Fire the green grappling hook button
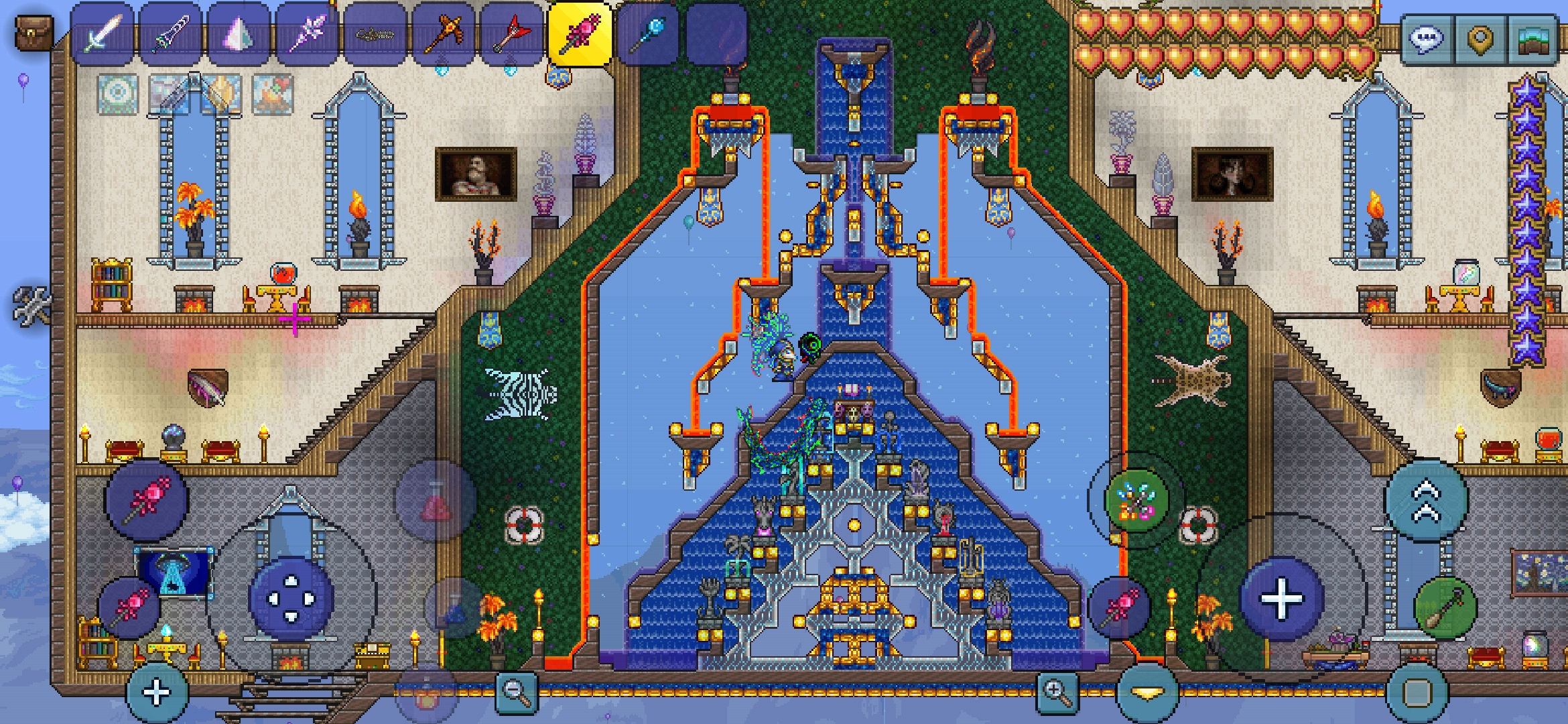Image resolution: width=1568 pixels, height=724 pixels. click(1445, 608)
